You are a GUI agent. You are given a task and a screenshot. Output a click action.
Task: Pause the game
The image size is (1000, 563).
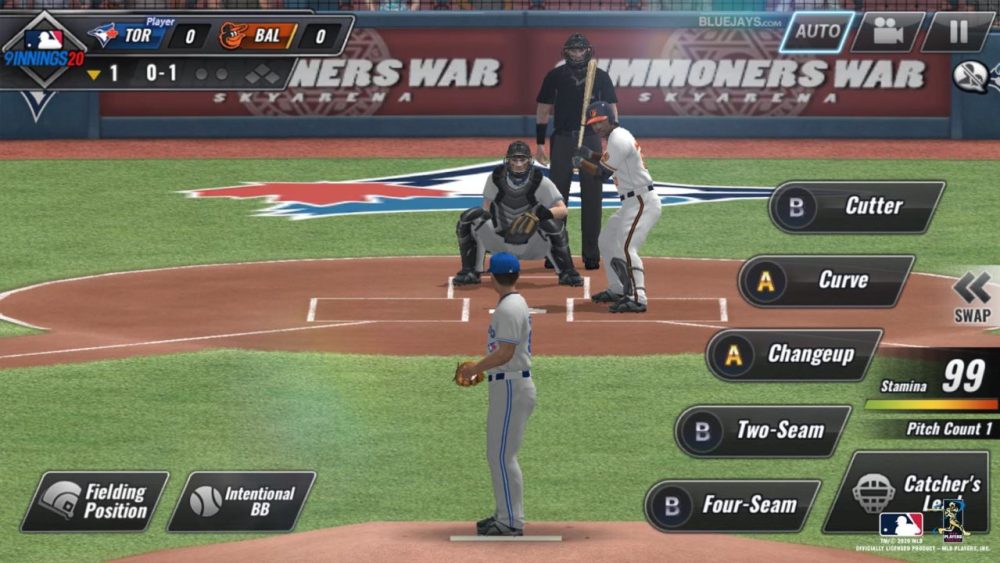tap(957, 32)
